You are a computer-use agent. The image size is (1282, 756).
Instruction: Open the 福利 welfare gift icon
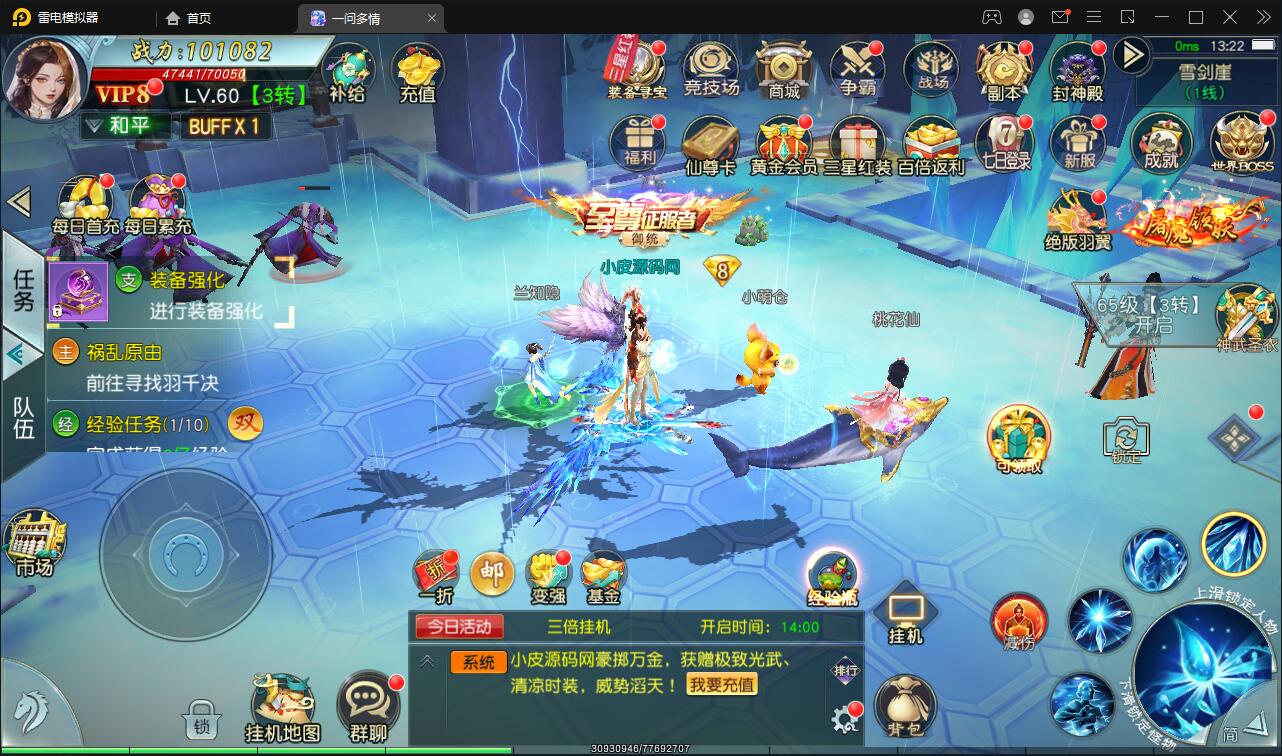[638, 140]
